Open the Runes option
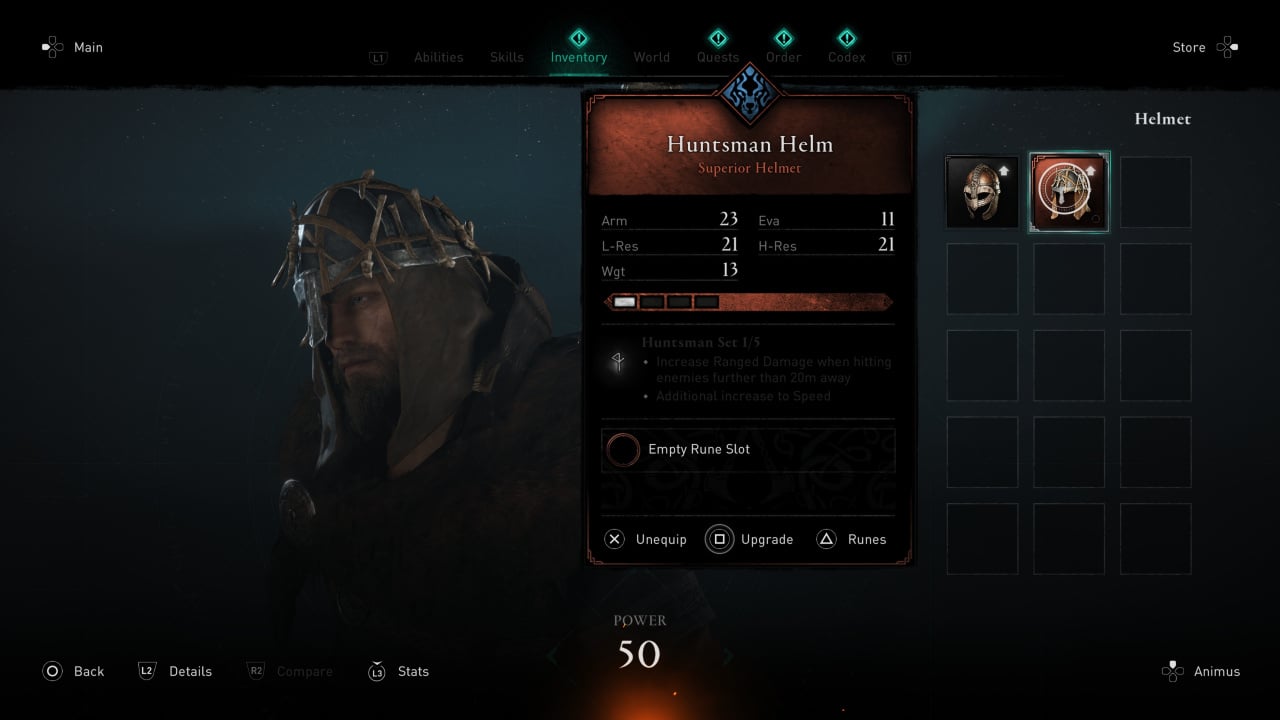Screen dimensions: 1280x720 (852, 540)
